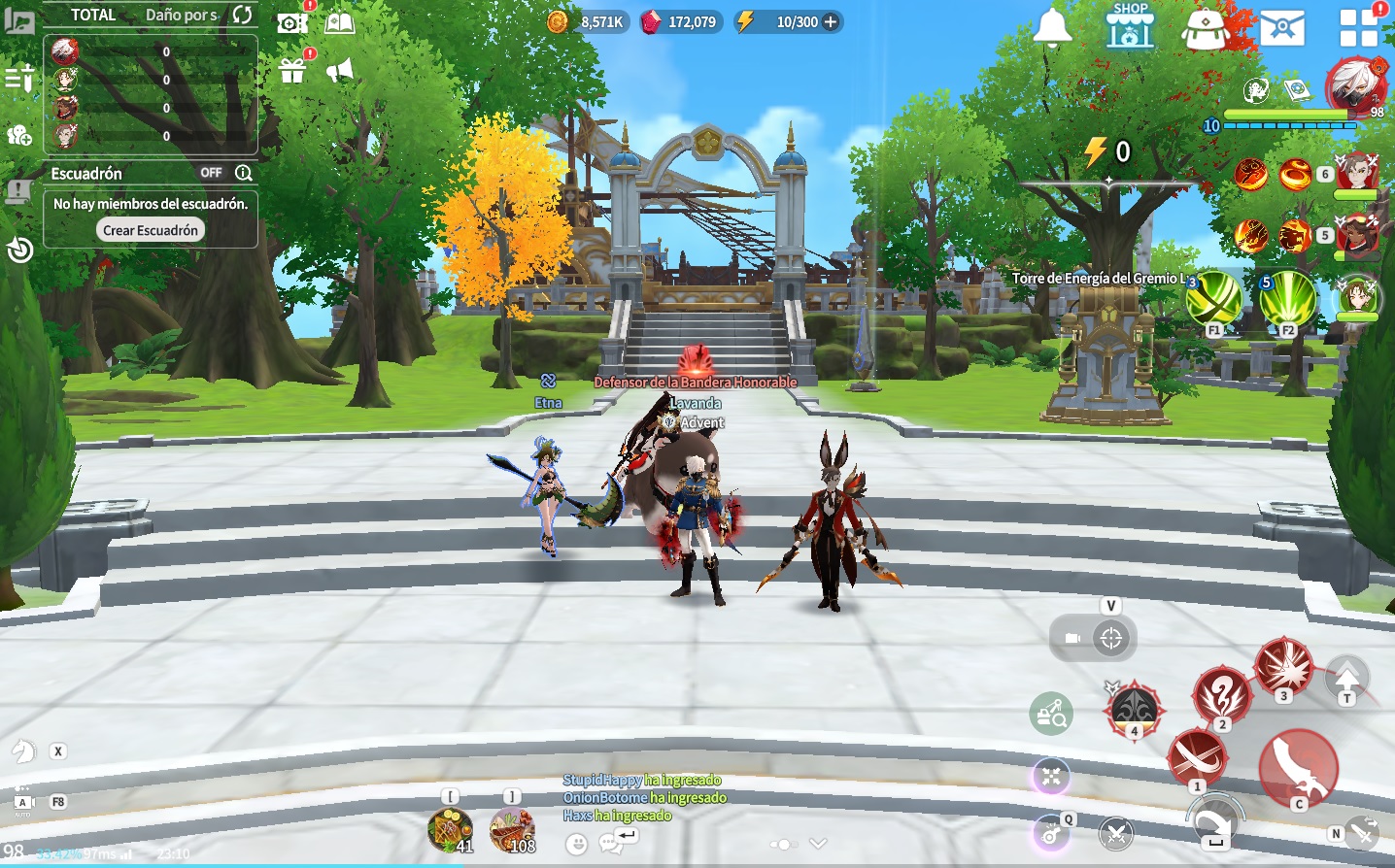Screen dimensions: 1395x868
Task: Toggle the Escuadrón OFF switch
Action: [212, 173]
